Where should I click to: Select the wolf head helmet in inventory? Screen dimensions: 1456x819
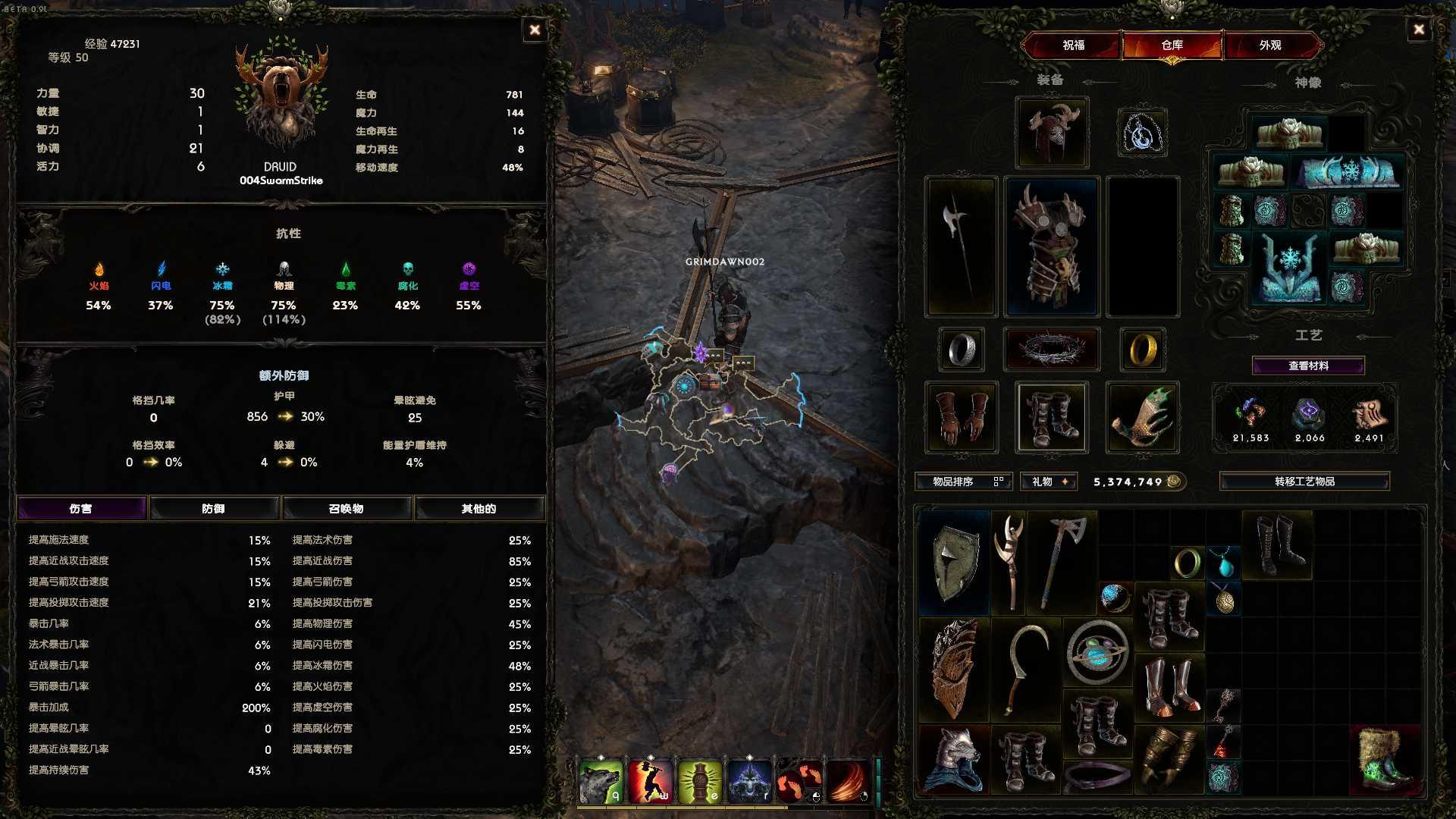coord(954,760)
